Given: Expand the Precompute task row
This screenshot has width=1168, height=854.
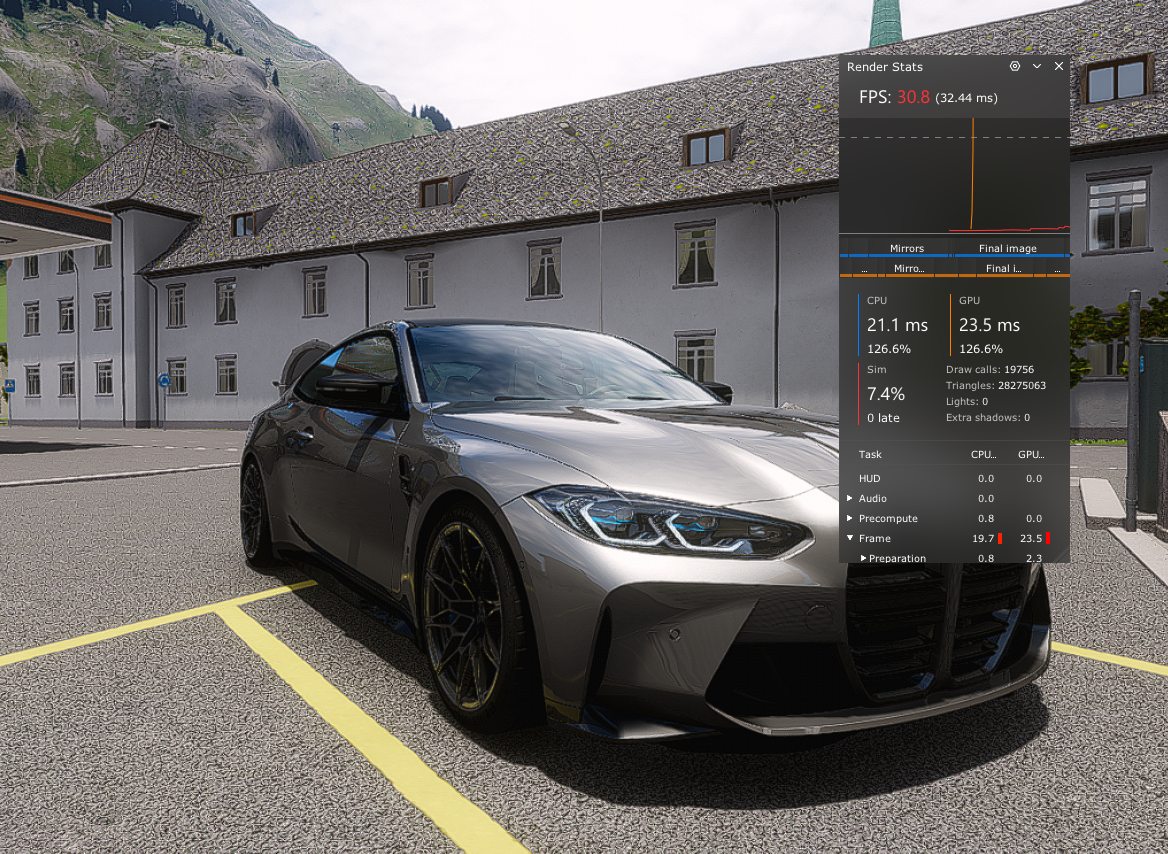Looking at the screenshot, I should coord(850,518).
